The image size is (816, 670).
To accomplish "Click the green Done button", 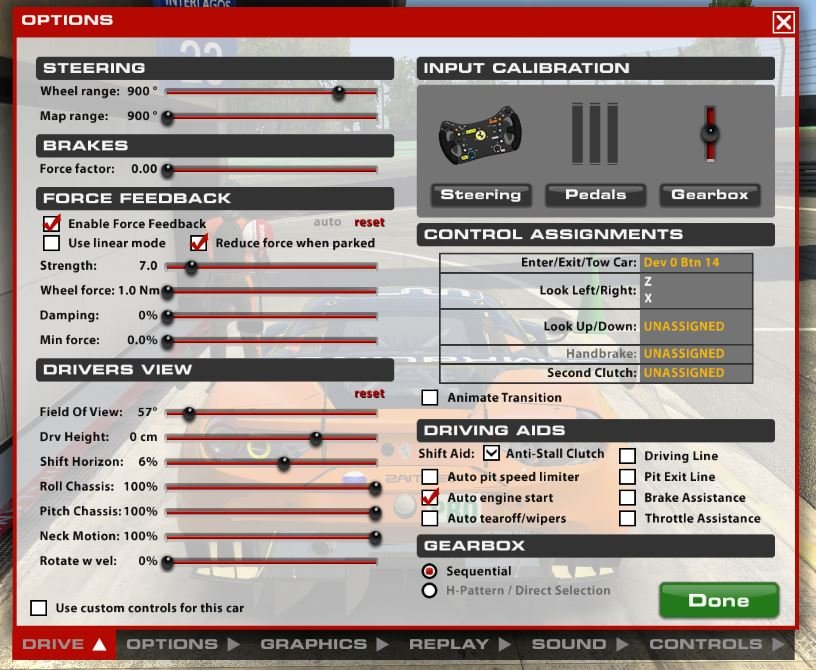I will (x=718, y=600).
